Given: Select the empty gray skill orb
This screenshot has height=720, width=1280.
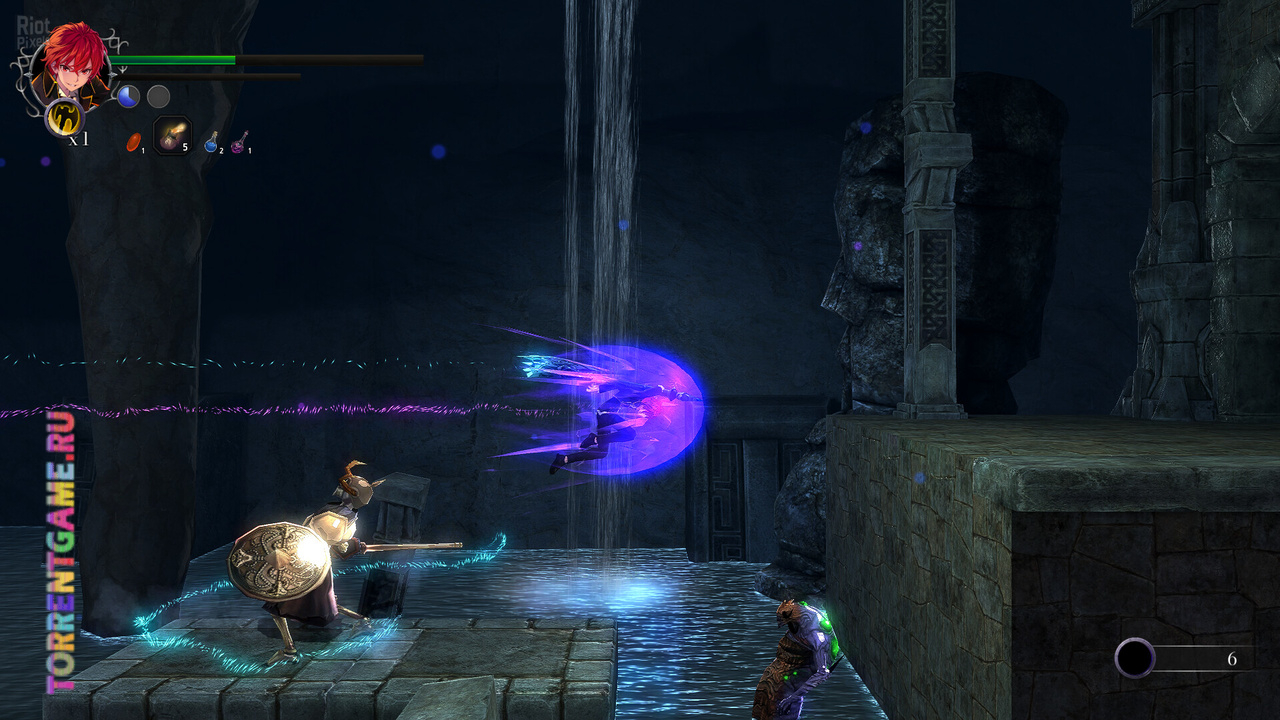Looking at the screenshot, I should click(x=158, y=96).
